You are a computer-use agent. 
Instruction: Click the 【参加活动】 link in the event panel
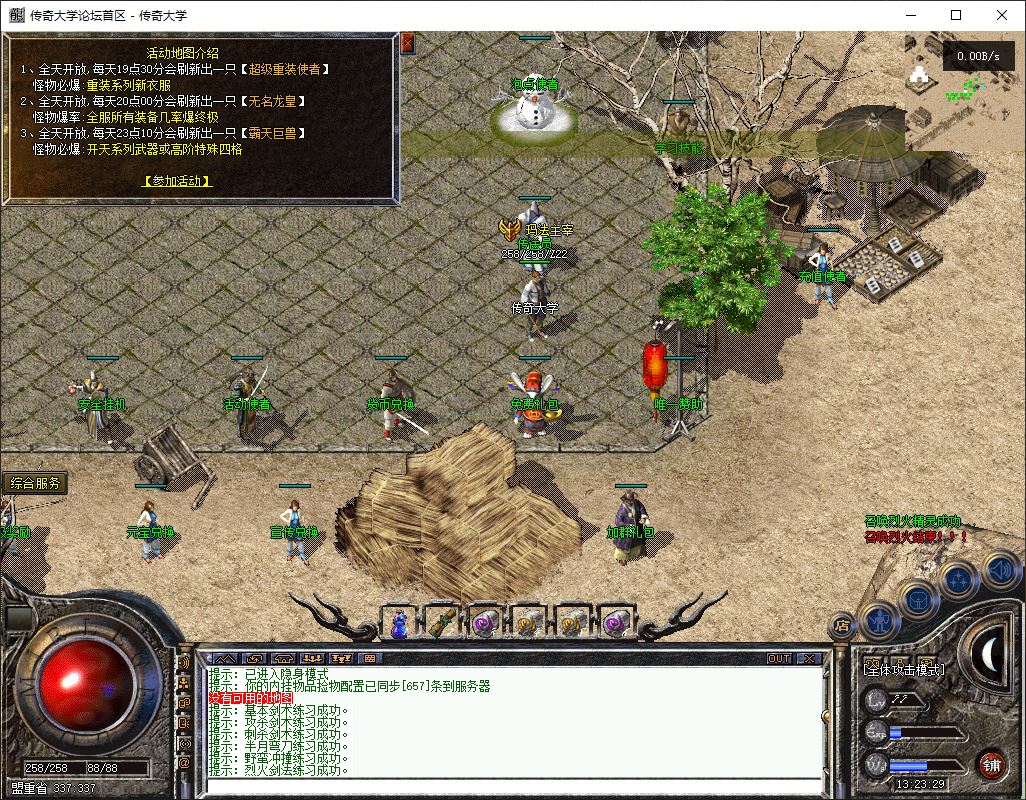point(178,181)
